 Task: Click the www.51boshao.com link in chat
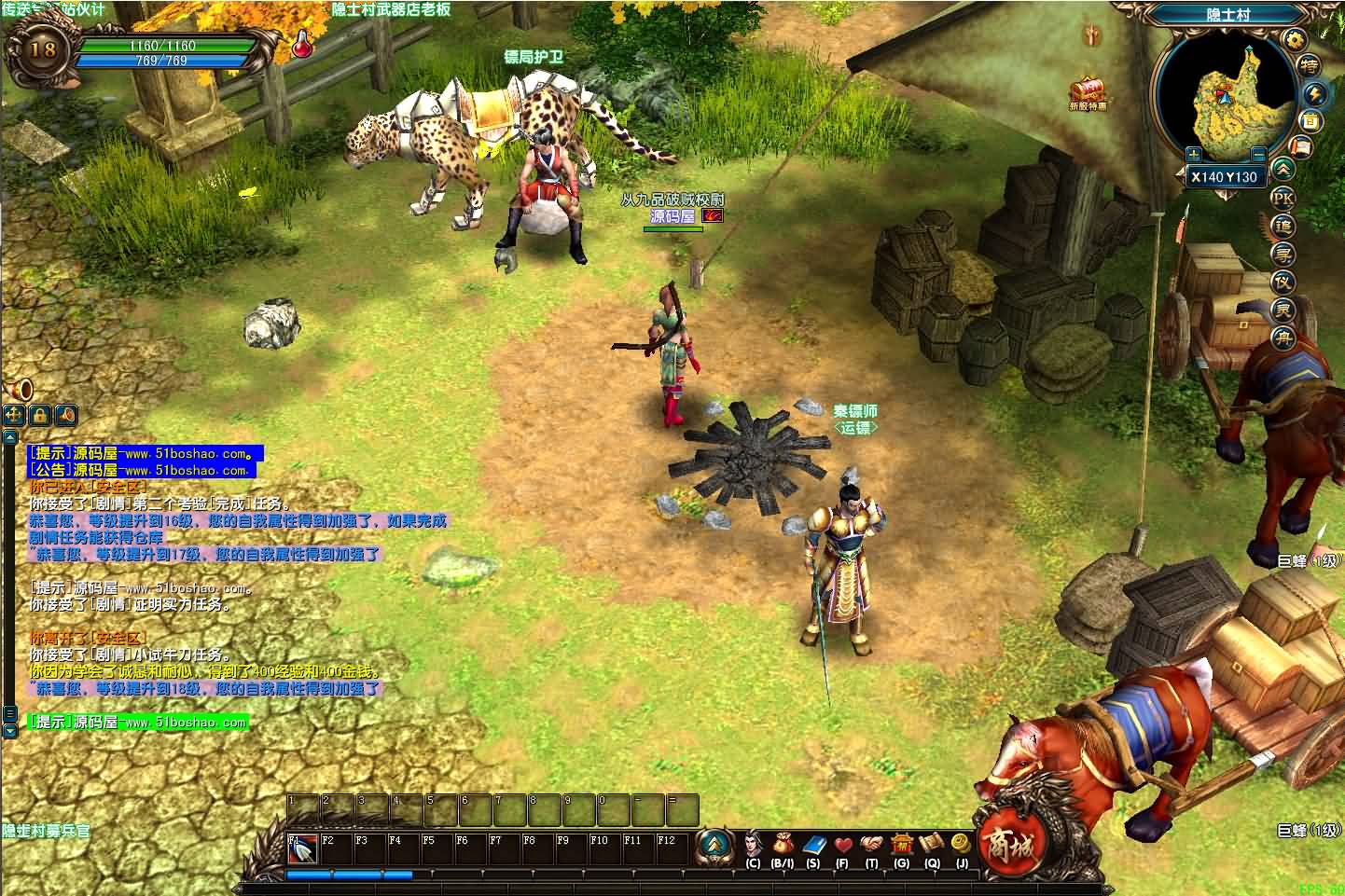click(187, 456)
